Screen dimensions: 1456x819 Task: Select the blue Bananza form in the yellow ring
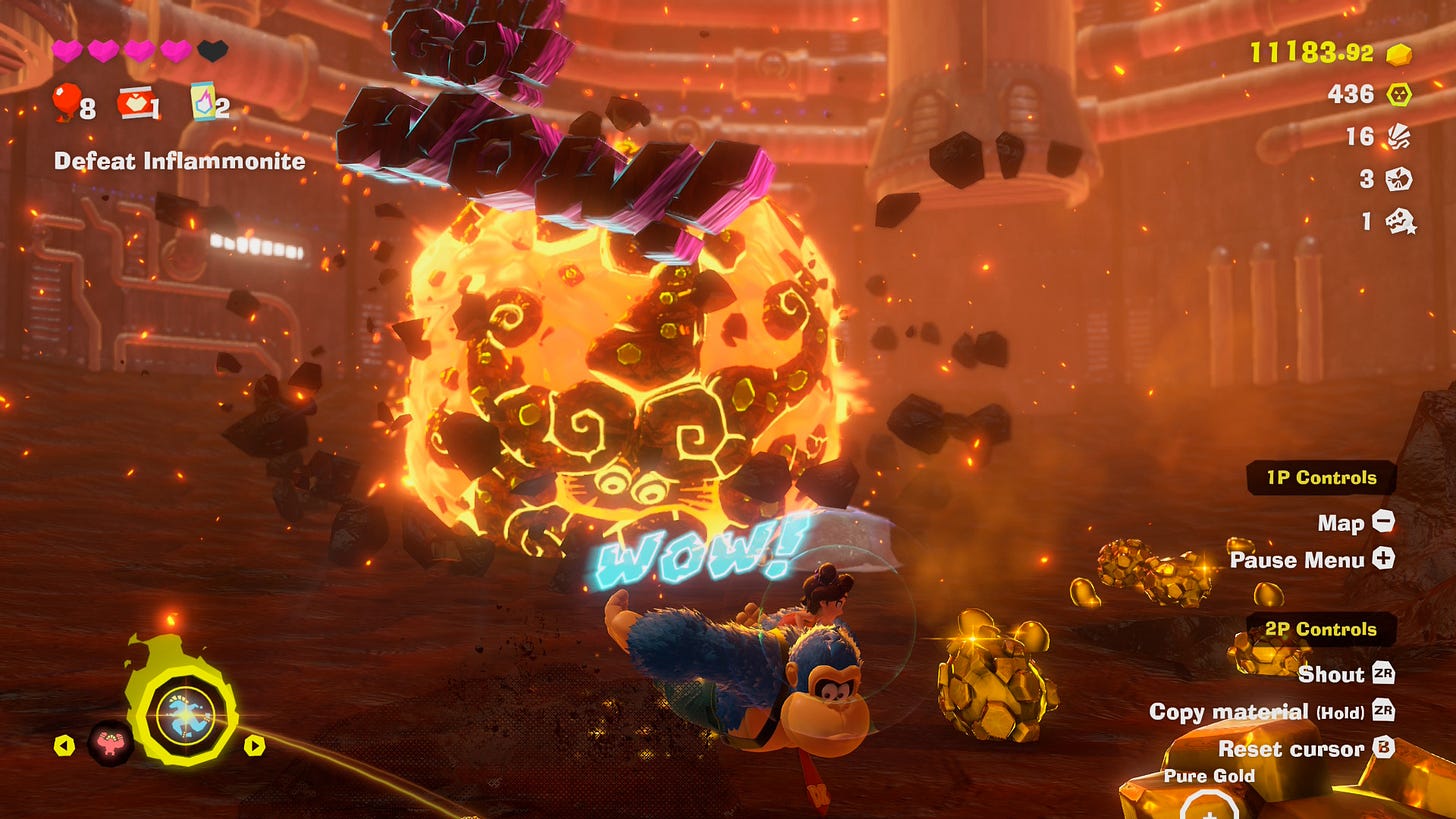point(182,714)
